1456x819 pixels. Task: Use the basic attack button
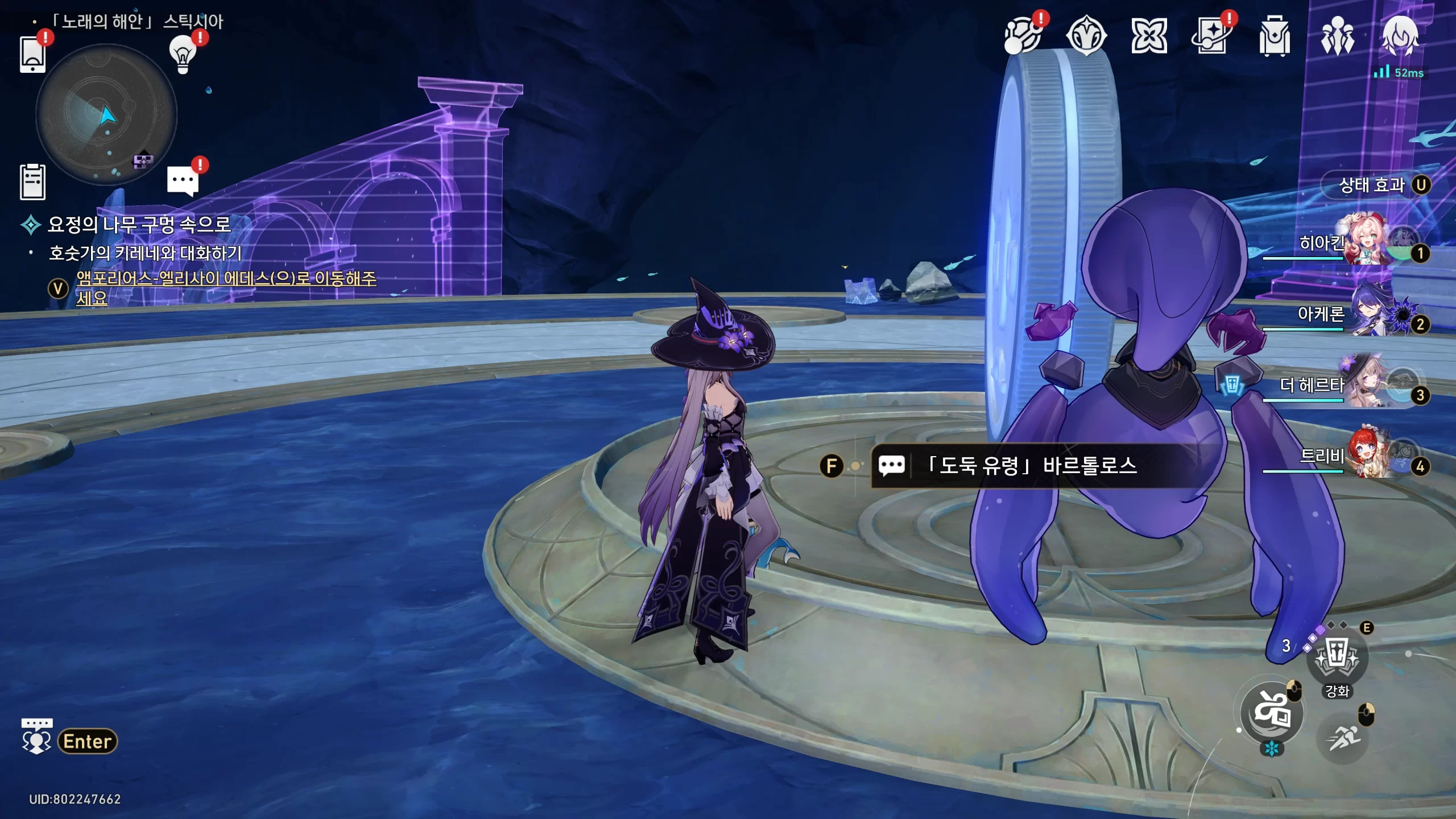(1272, 713)
